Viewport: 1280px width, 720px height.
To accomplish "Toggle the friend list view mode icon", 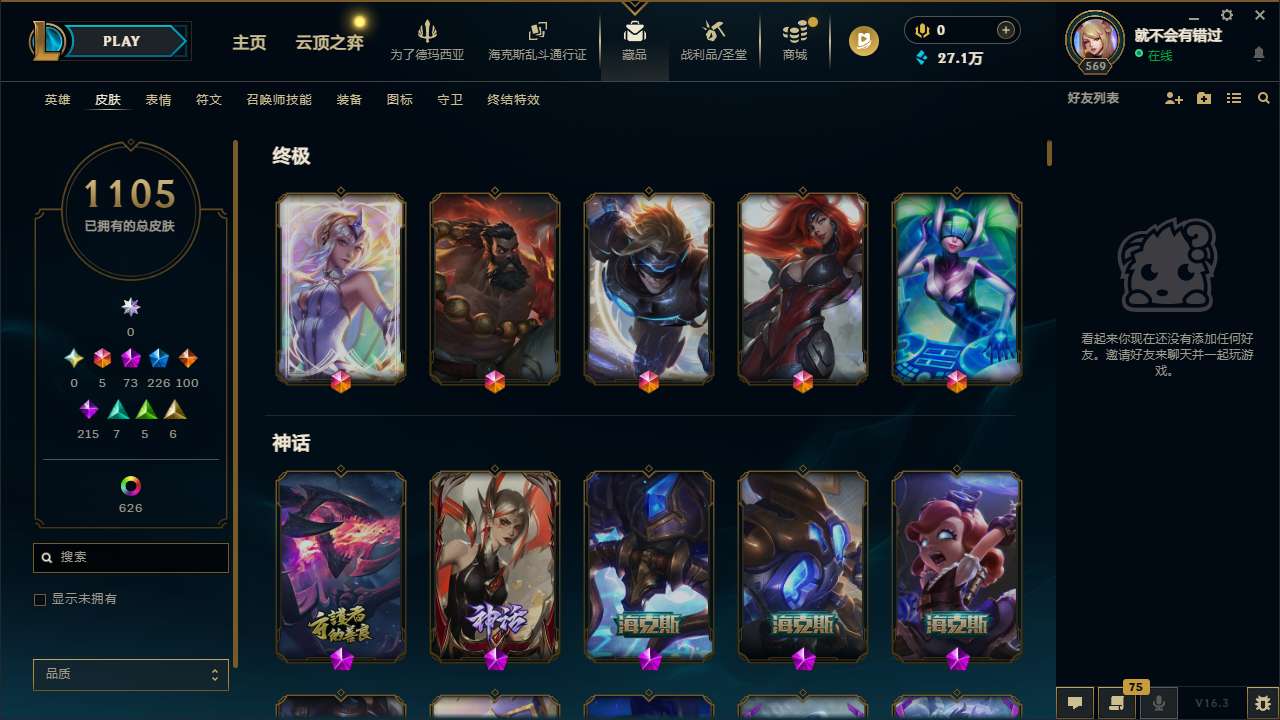I will tap(1234, 98).
